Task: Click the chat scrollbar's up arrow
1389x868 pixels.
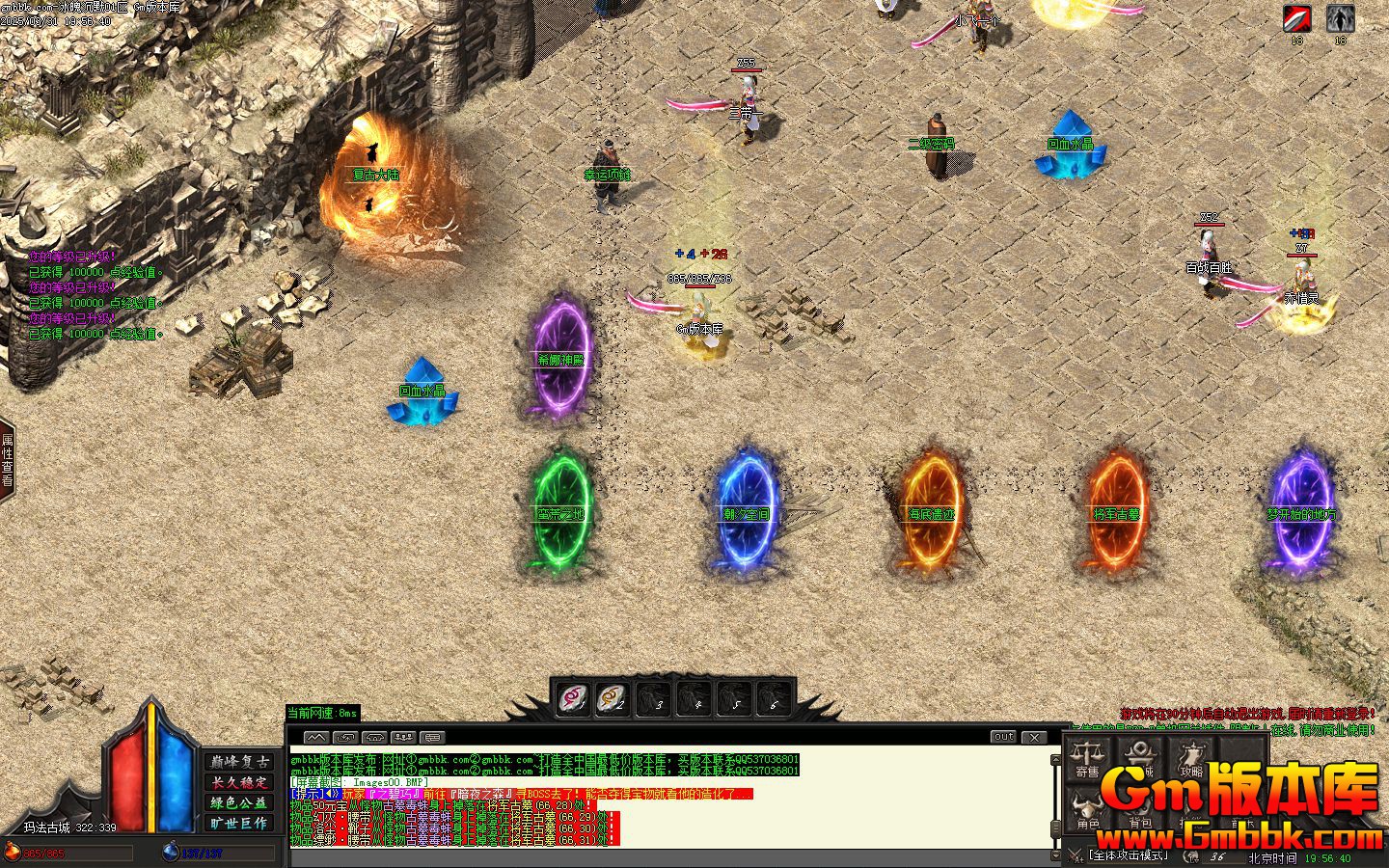Action: (1055, 761)
